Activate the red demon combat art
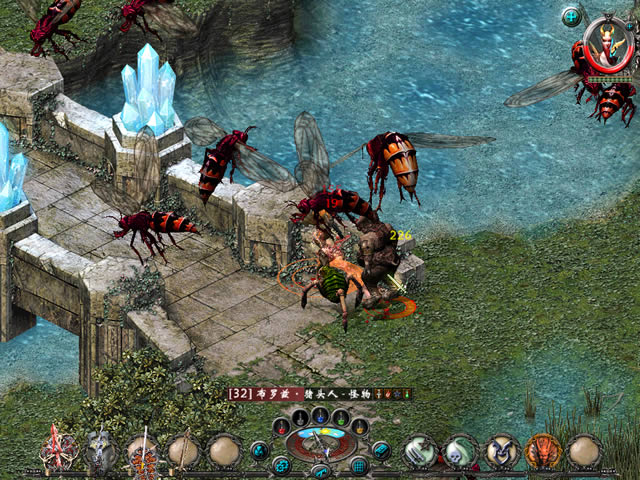The image size is (640, 480). coord(543,452)
